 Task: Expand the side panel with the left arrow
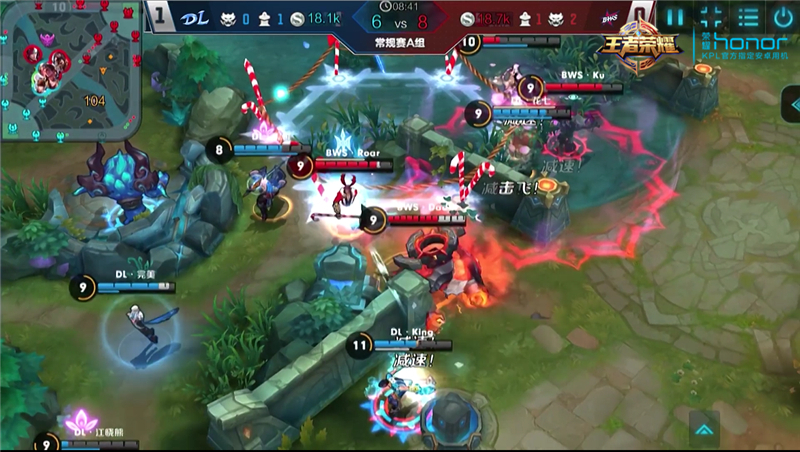click(x=791, y=103)
